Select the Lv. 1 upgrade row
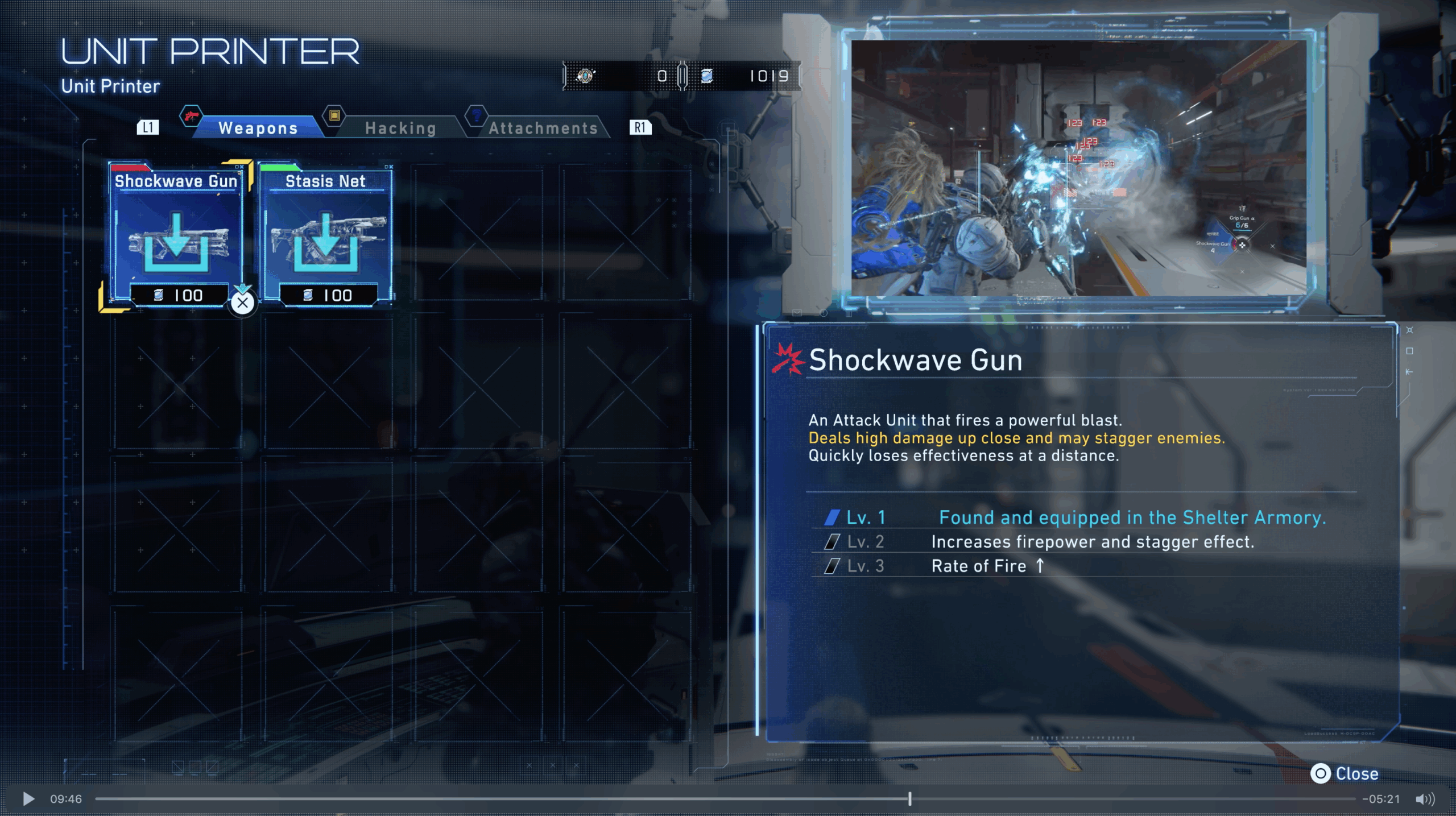Screen dimensions: 1456x816 (1075, 517)
